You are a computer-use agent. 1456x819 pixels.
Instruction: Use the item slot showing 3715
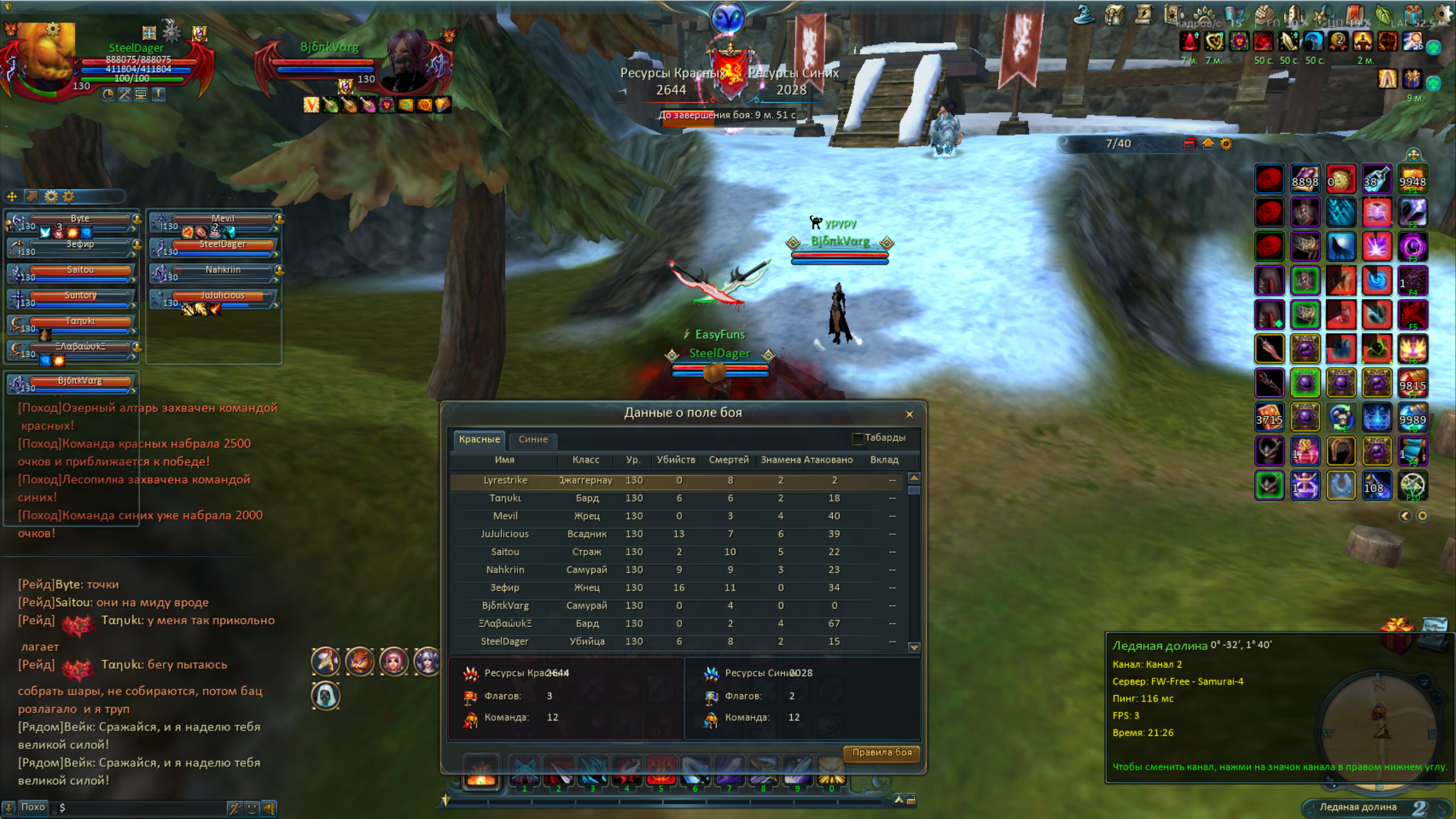(1269, 418)
